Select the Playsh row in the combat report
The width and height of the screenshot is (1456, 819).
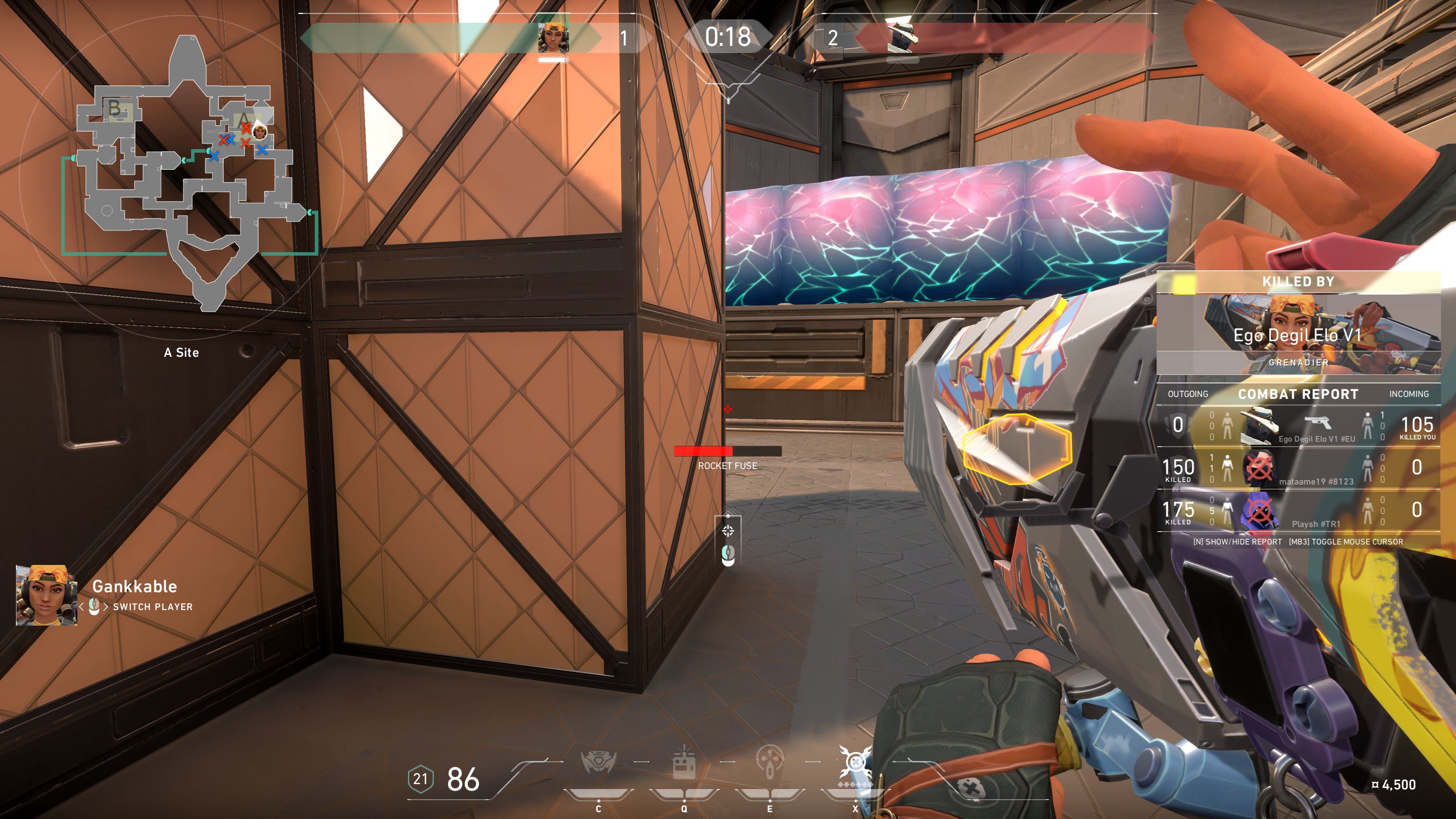pyautogui.click(x=1298, y=511)
